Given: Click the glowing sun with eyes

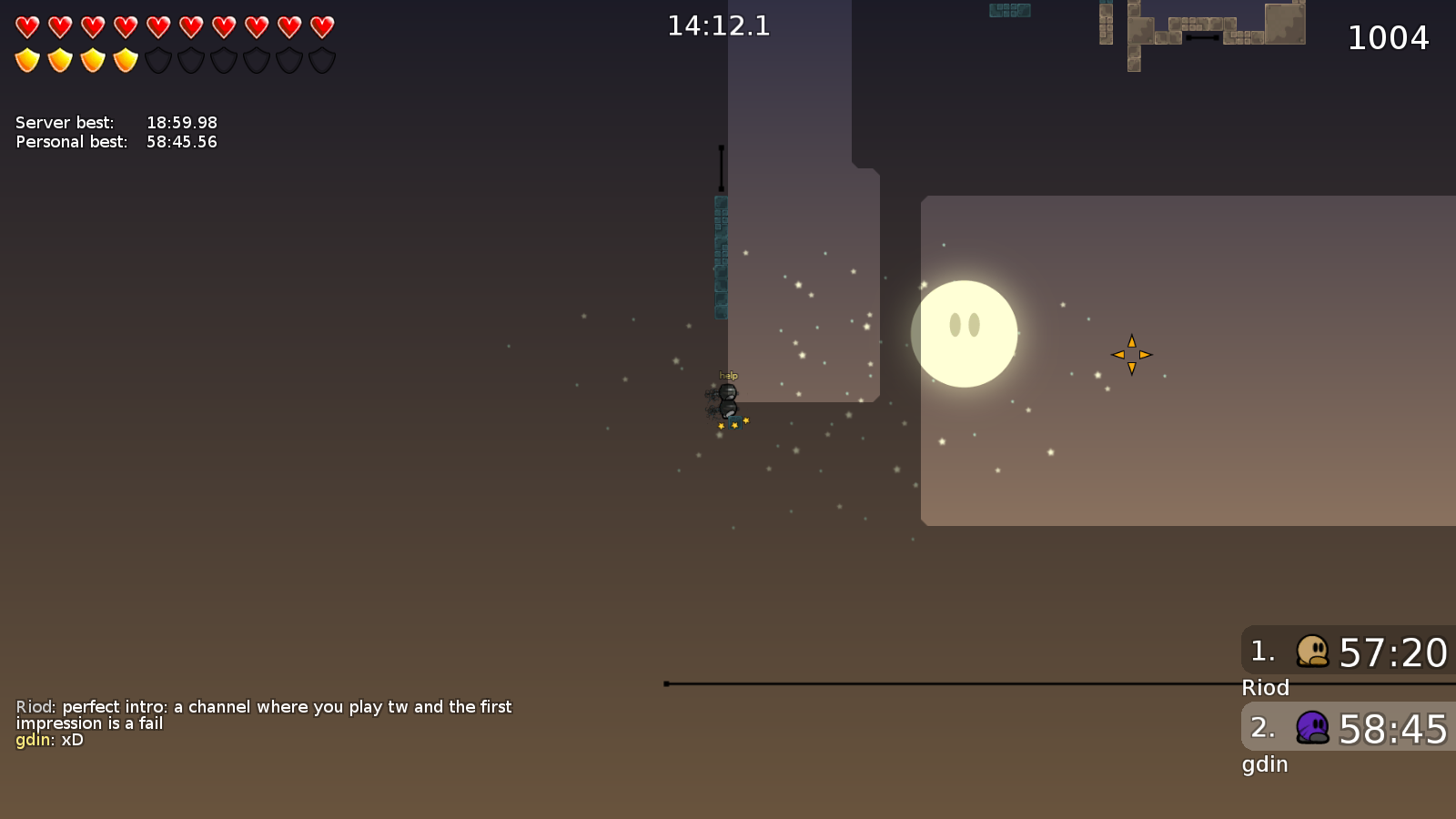Looking at the screenshot, I should 965,333.
